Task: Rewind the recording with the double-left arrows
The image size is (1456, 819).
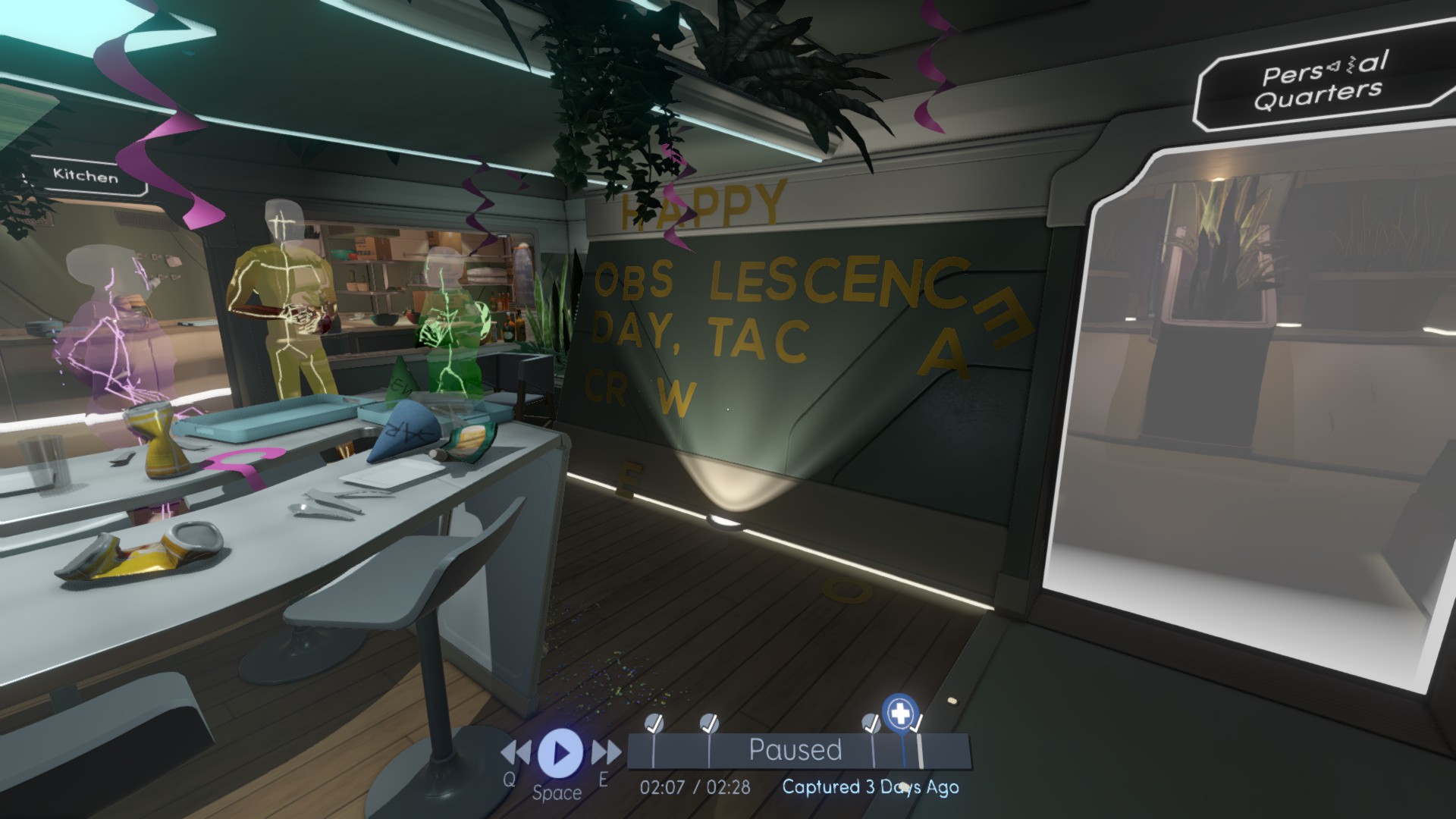Action: 516,753
